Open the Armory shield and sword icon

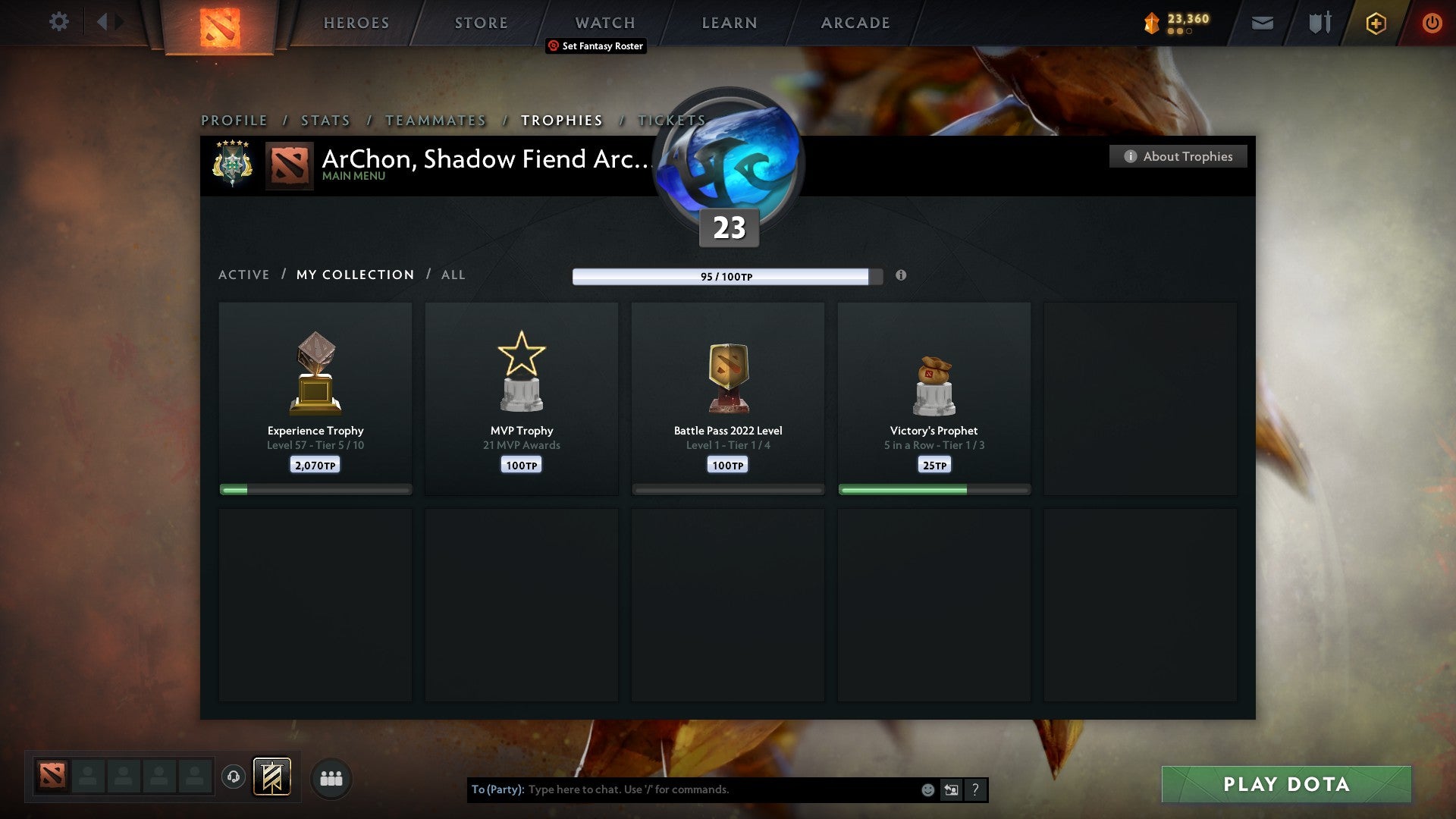point(1319,23)
